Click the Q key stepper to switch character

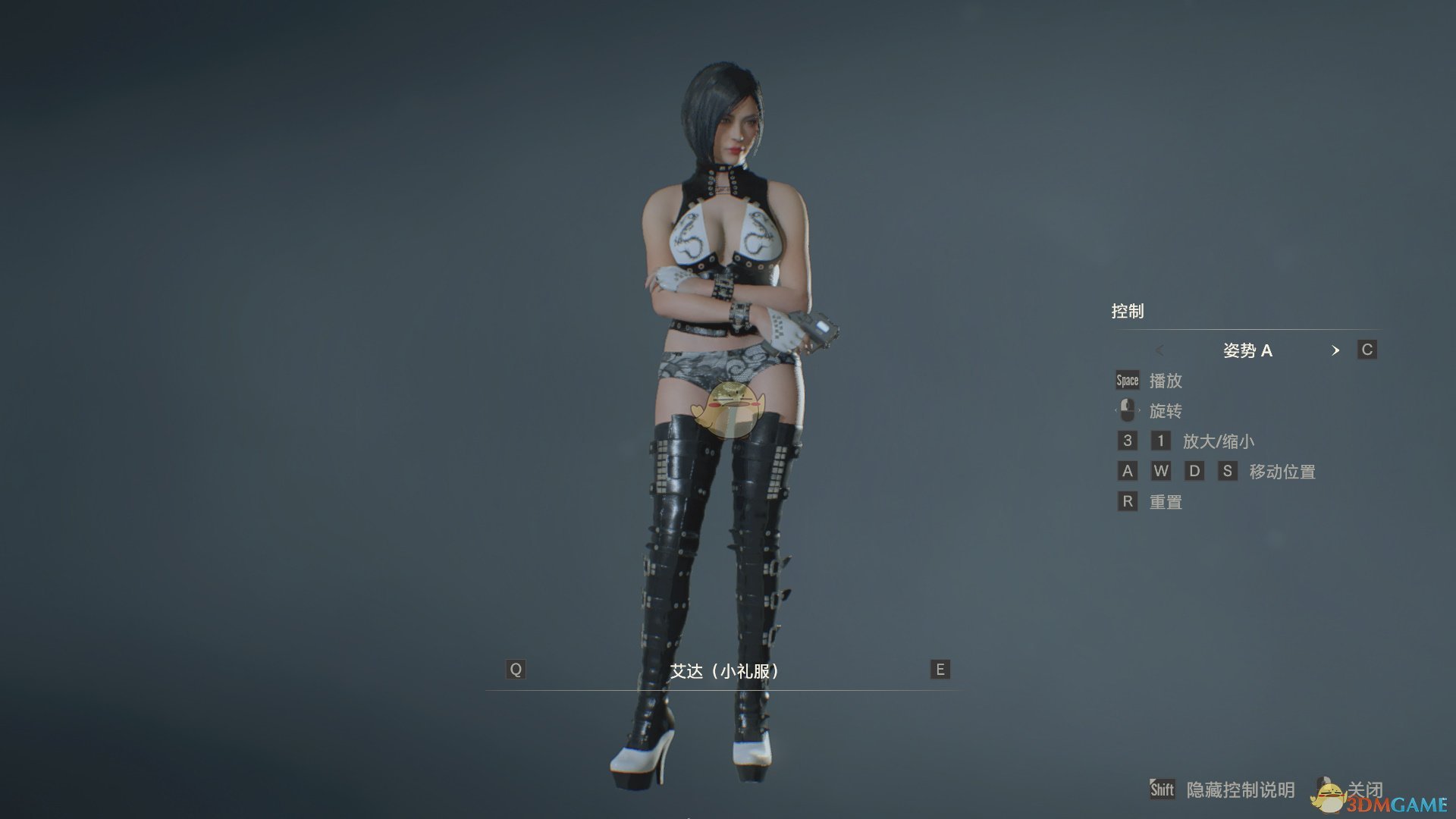click(x=516, y=670)
